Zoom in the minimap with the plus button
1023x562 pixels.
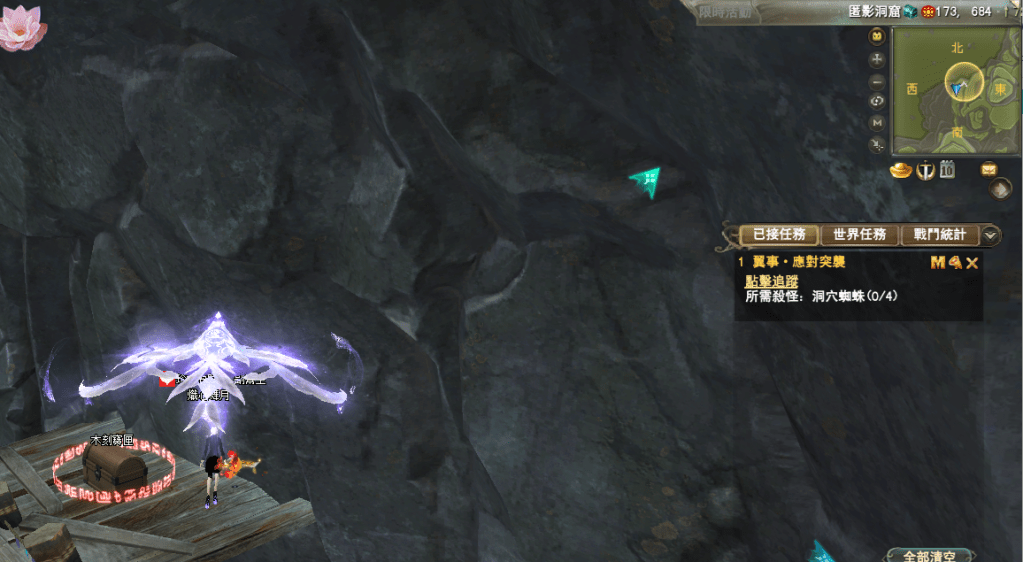click(877, 59)
